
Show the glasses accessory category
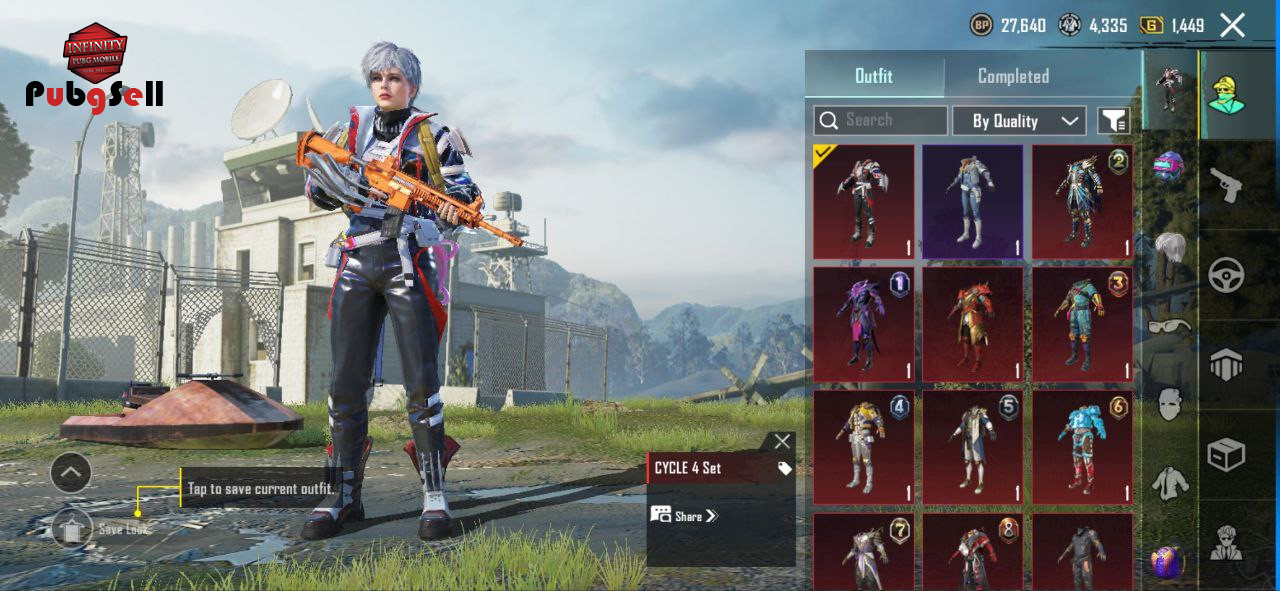(x=1169, y=326)
